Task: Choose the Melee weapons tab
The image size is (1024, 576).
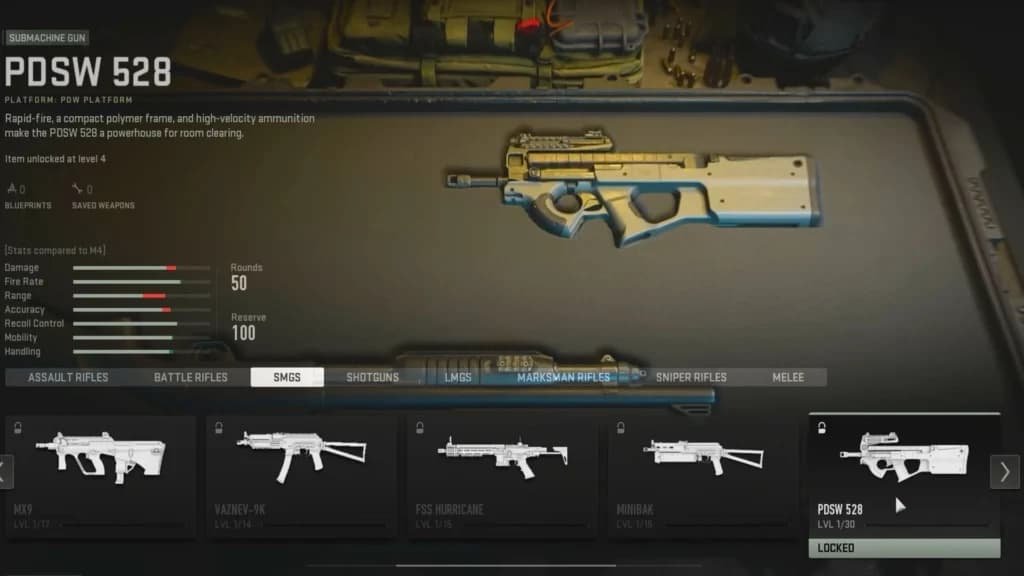Action: click(788, 377)
